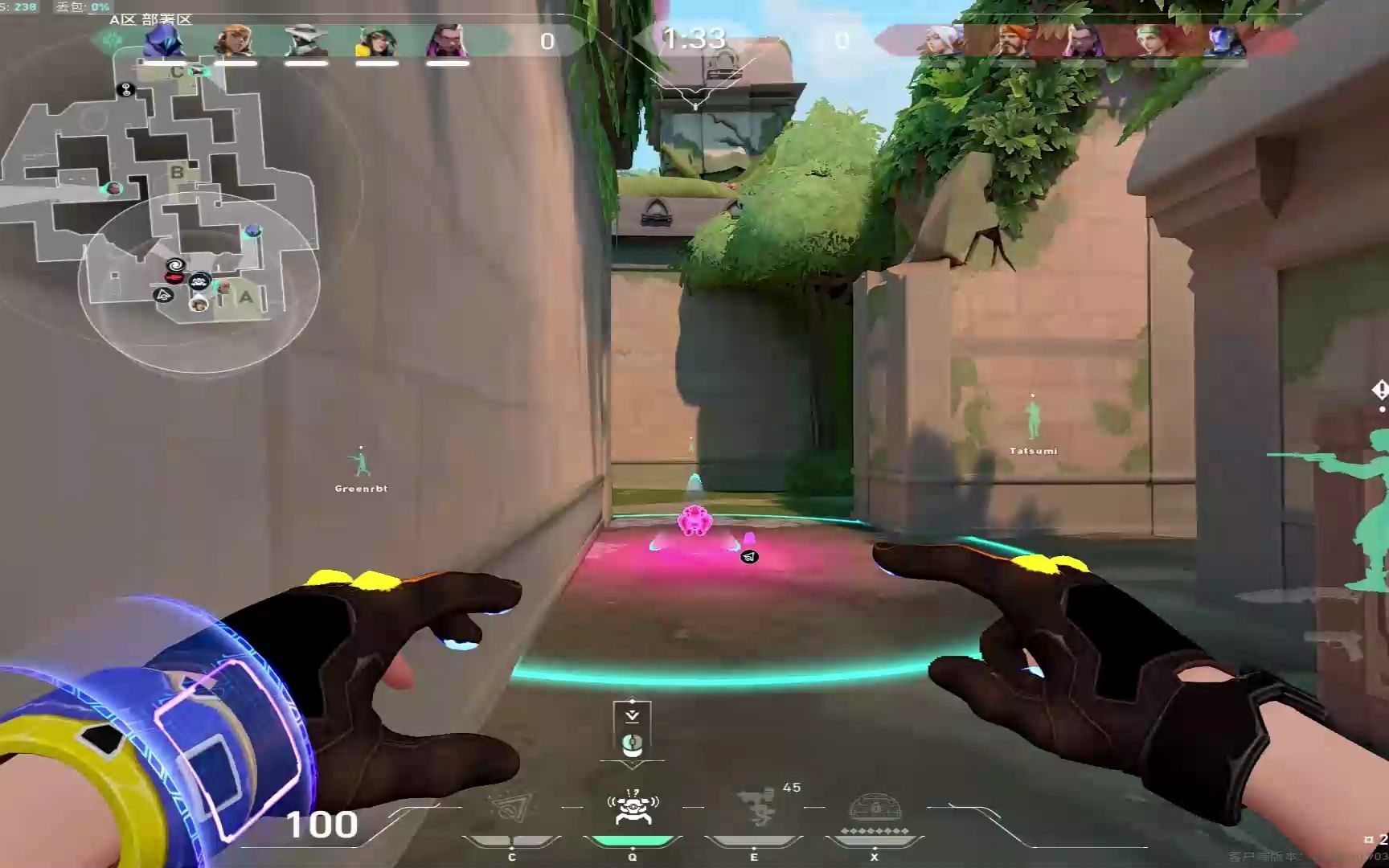Select the C site label on the minimap
The height and width of the screenshot is (868, 1389).
(176, 72)
